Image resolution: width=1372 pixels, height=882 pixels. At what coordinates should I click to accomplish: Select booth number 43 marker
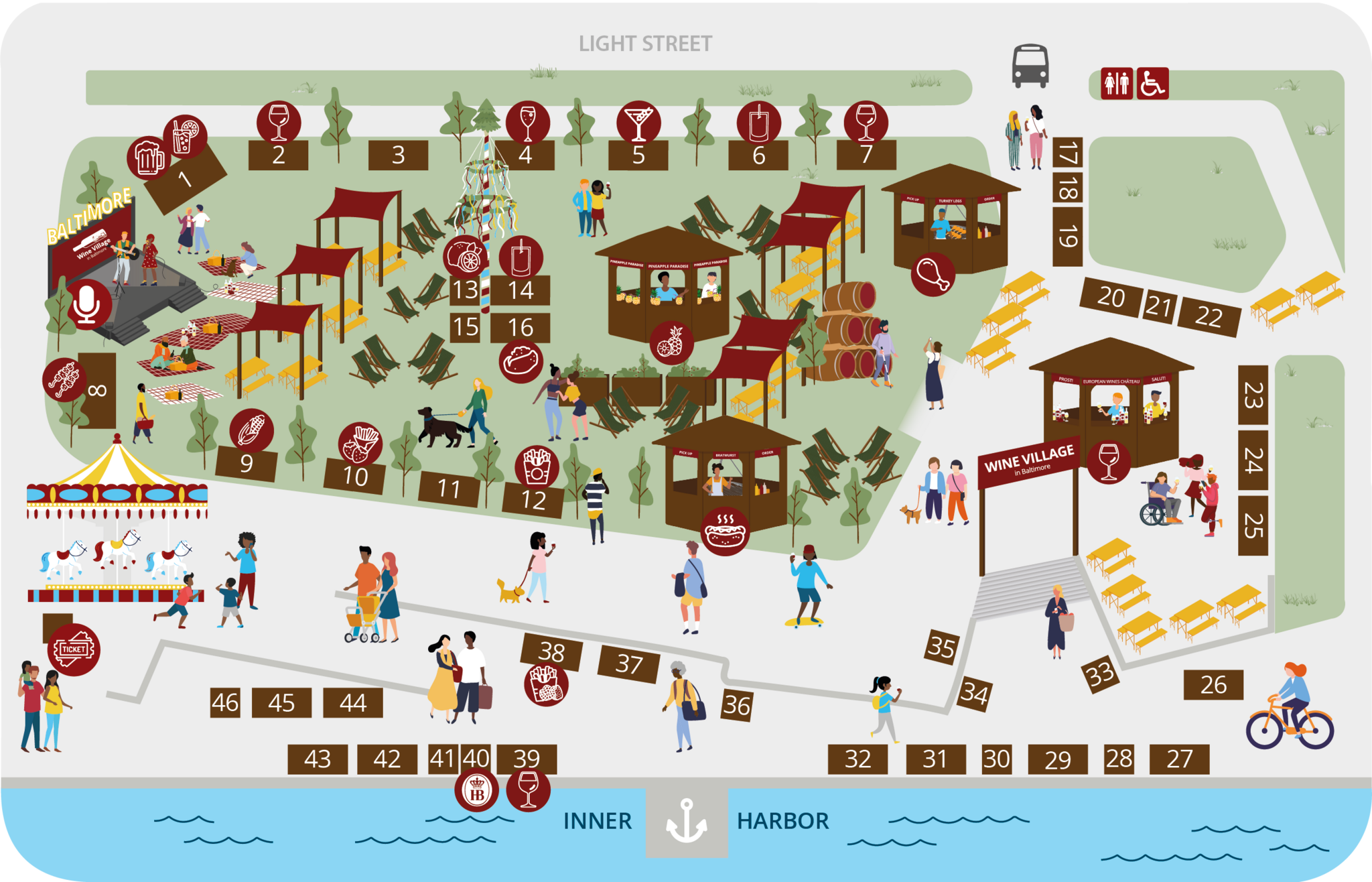pyautogui.click(x=318, y=759)
